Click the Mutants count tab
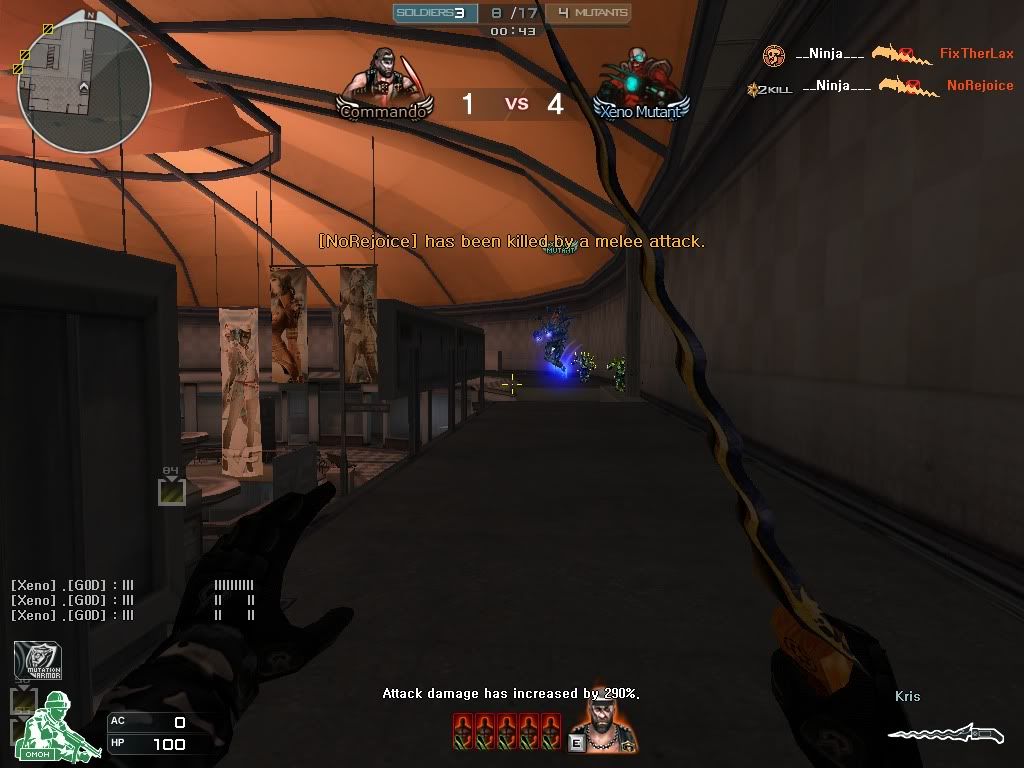 pyautogui.click(x=589, y=13)
